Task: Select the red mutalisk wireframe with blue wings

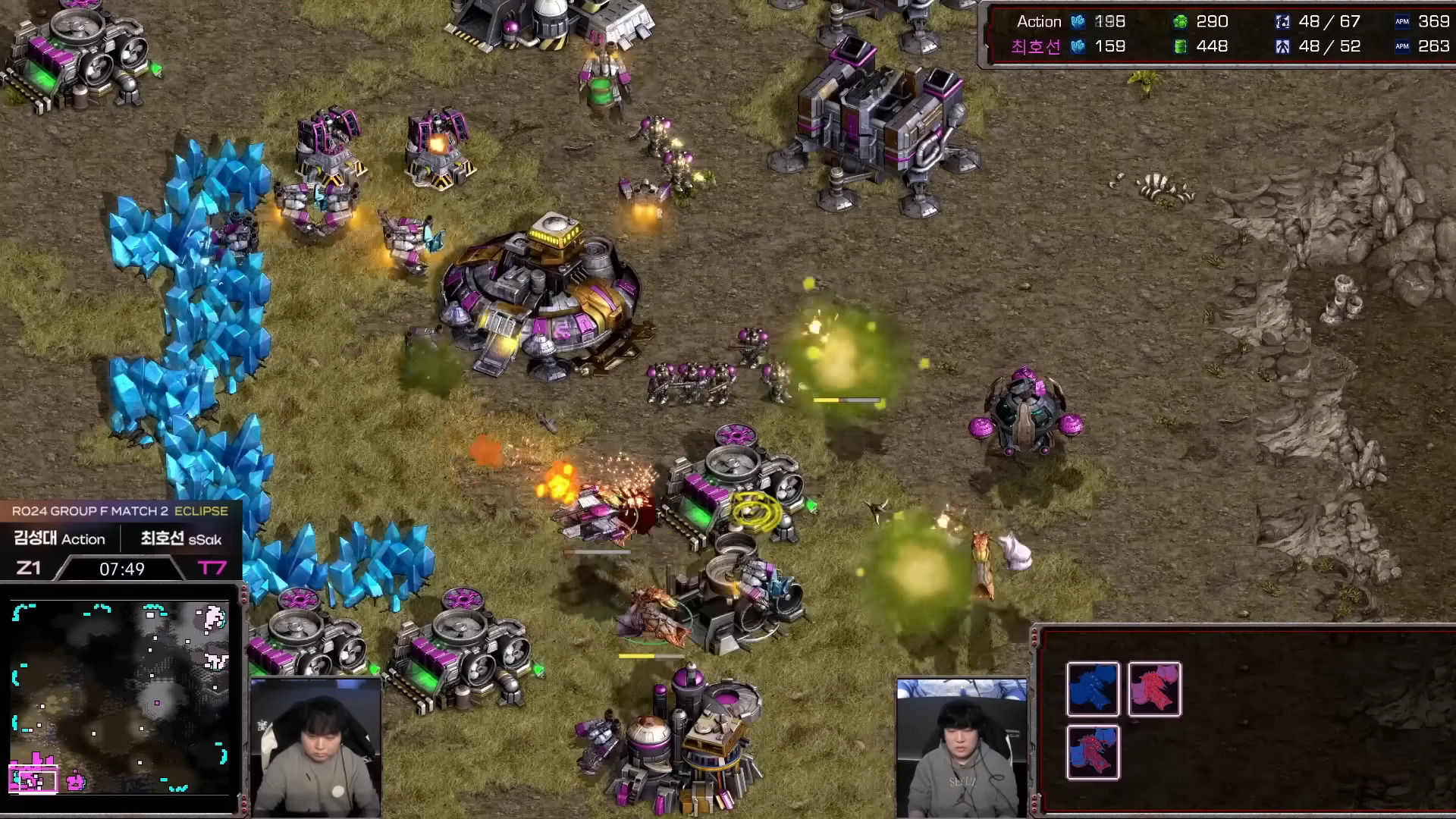Action: (x=1093, y=752)
